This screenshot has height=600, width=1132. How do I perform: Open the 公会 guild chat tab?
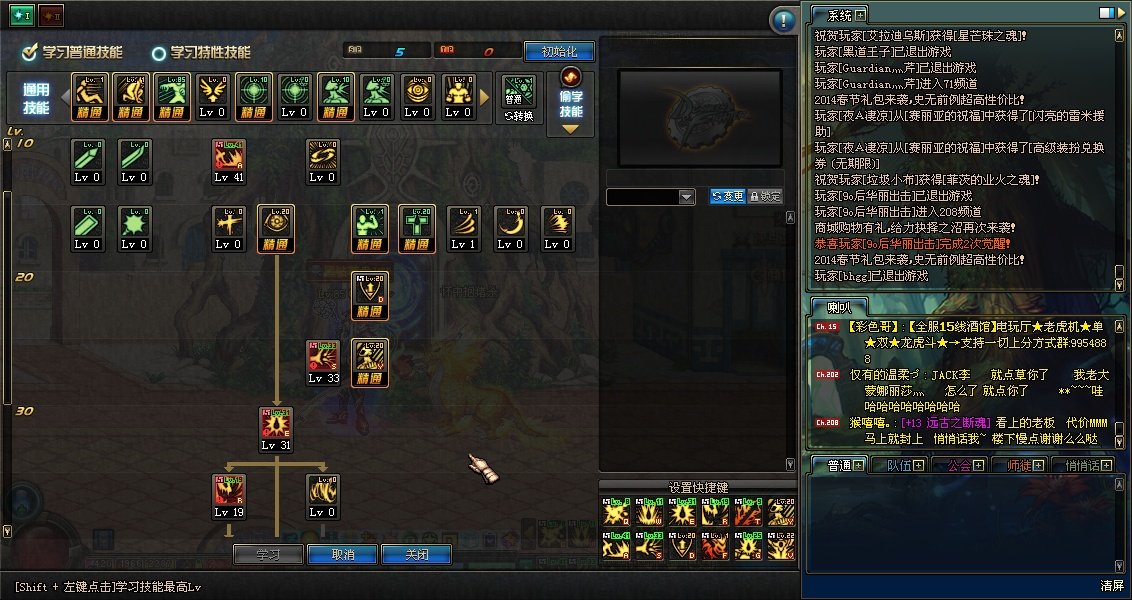pyautogui.click(x=959, y=465)
